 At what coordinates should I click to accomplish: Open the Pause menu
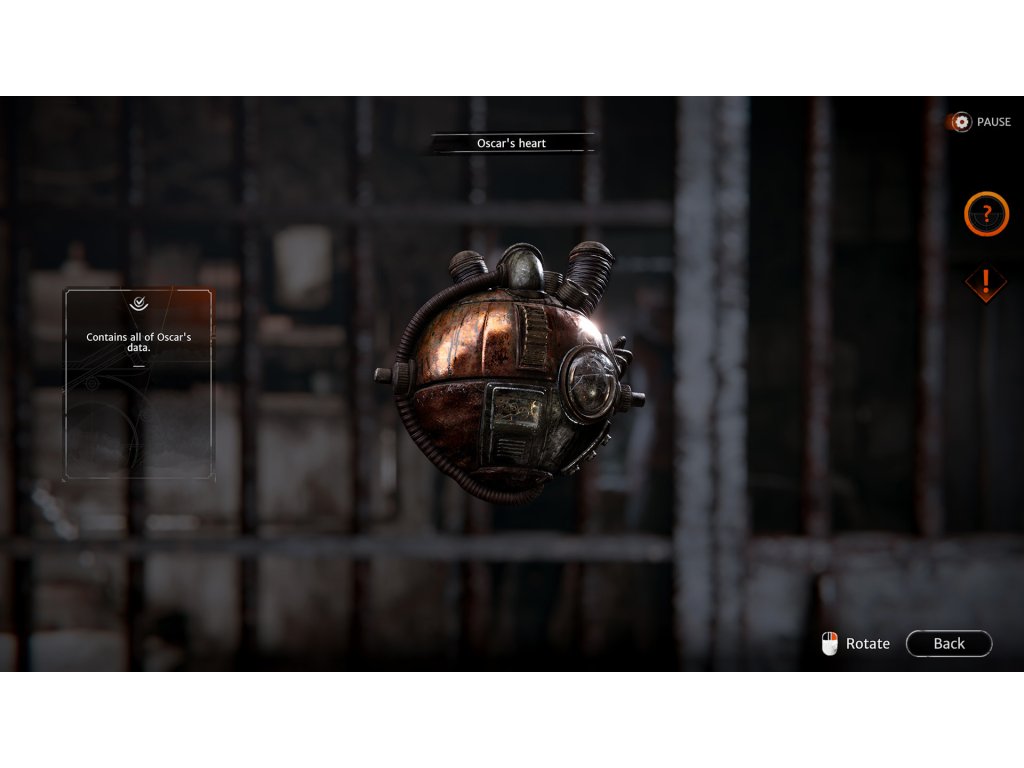[980, 122]
